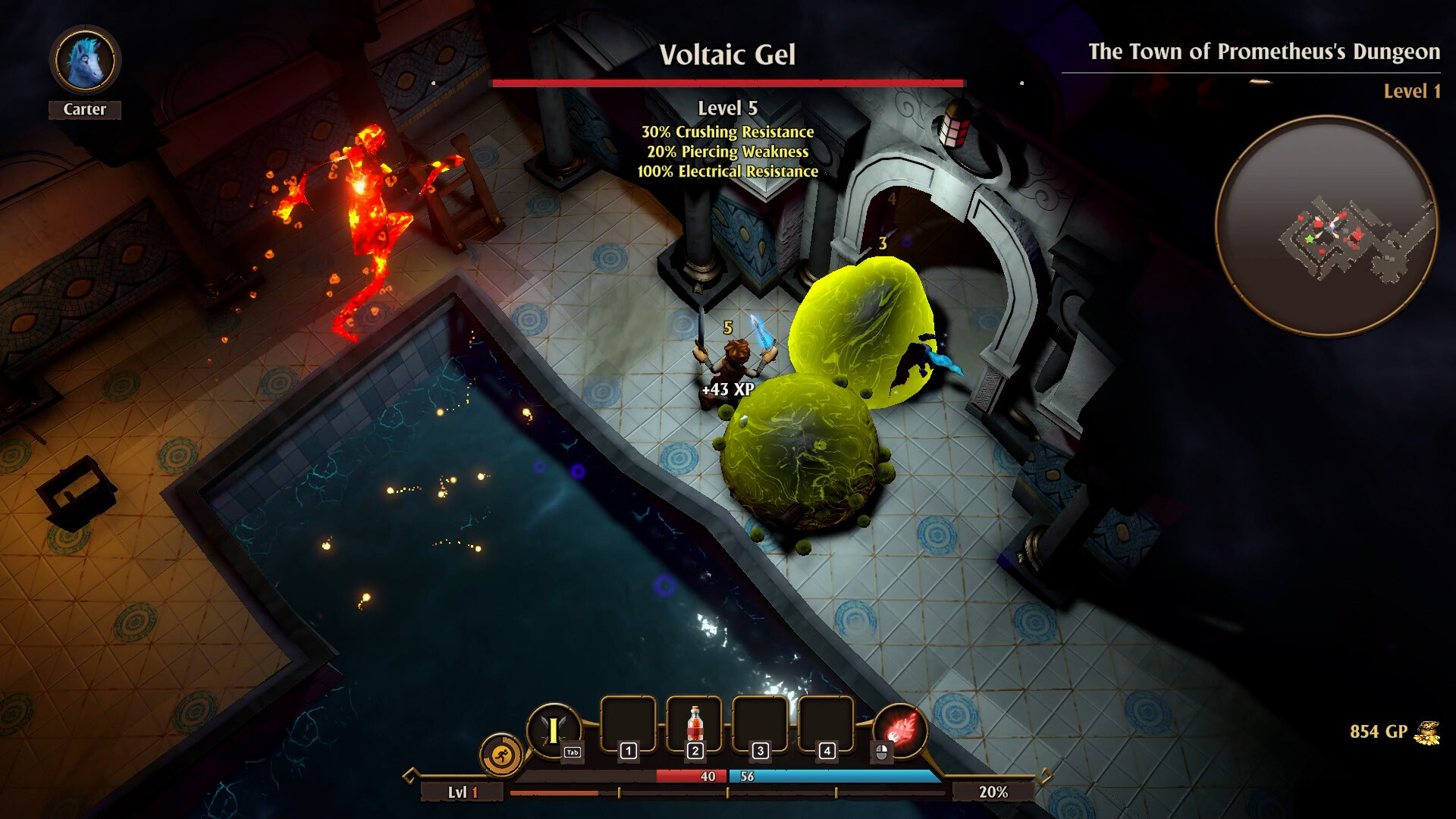
Task: Toggle the weapon set swap icon
Action: [x=554, y=730]
